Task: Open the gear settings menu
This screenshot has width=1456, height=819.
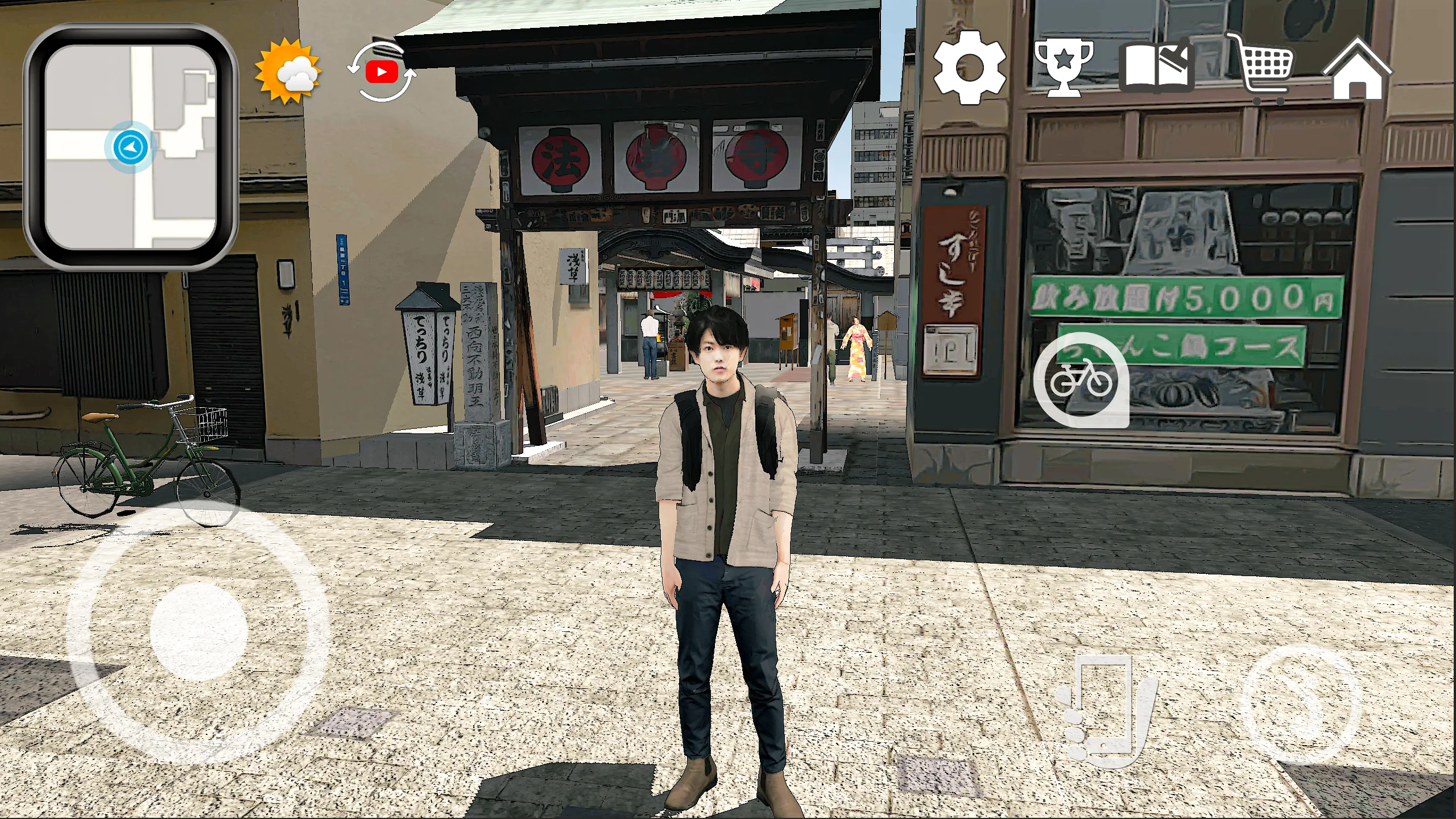Action: [x=969, y=68]
